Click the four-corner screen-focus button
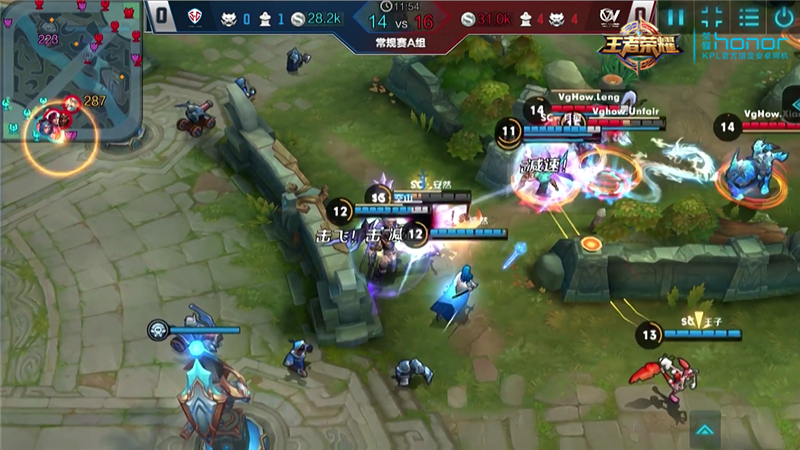The width and height of the screenshot is (800, 450). pos(712,17)
